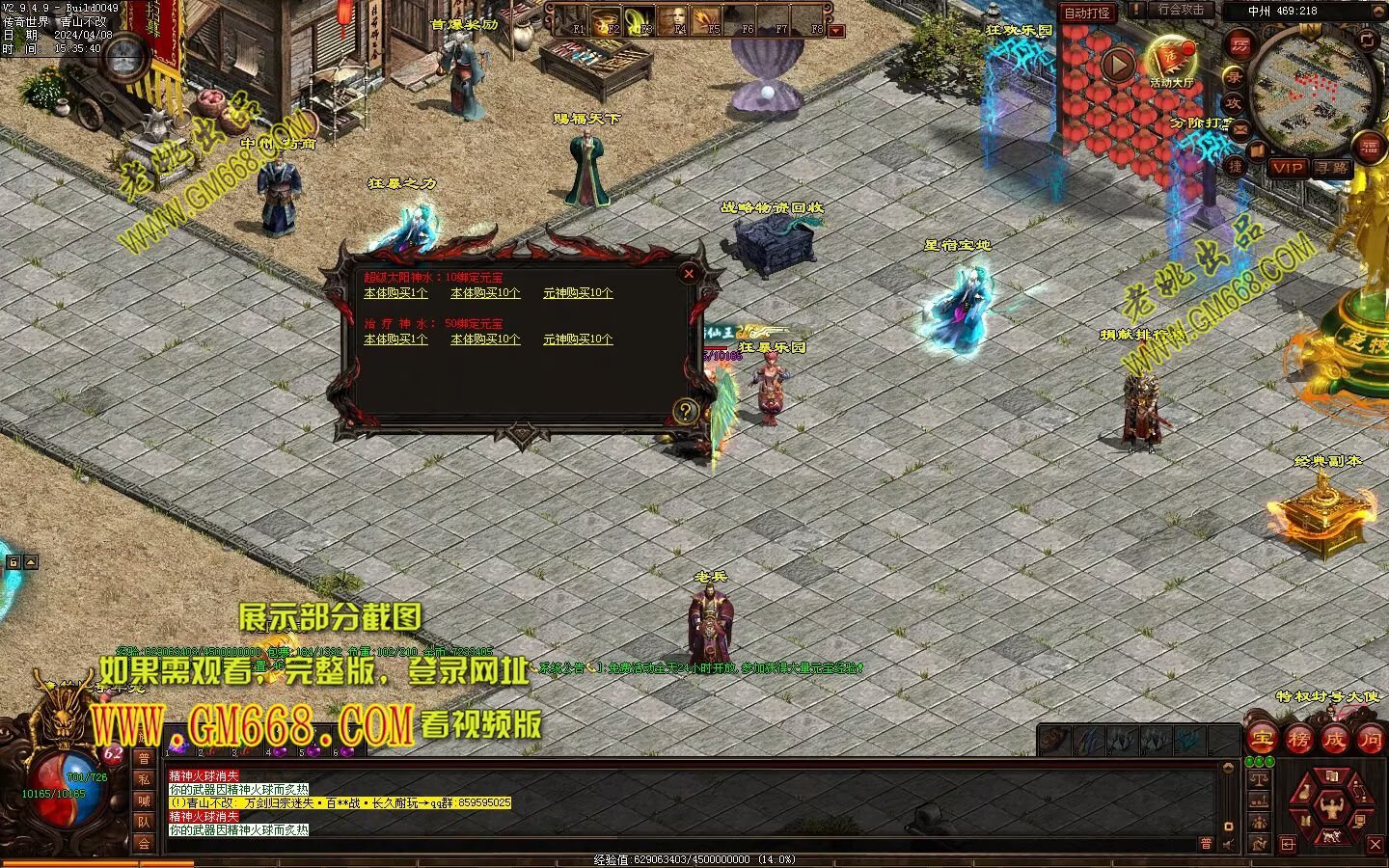Switch to the 队 team chat channel
The width and height of the screenshot is (1389, 868).
[144, 822]
